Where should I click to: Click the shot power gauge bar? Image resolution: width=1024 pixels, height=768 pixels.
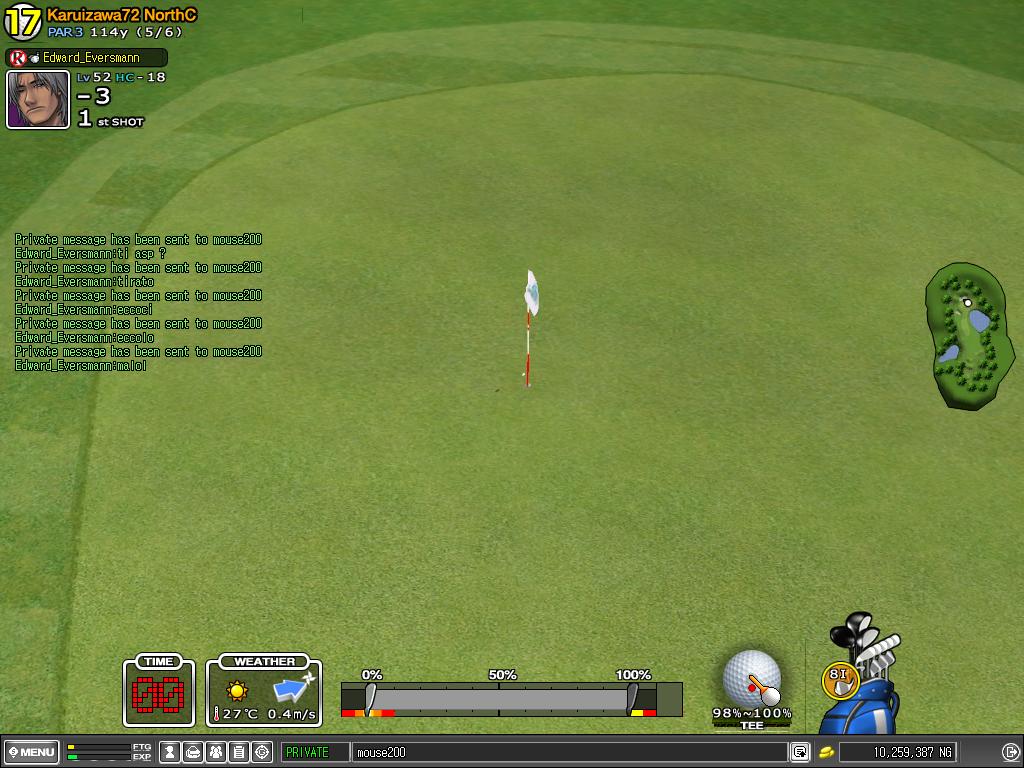pyautogui.click(x=500, y=697)
